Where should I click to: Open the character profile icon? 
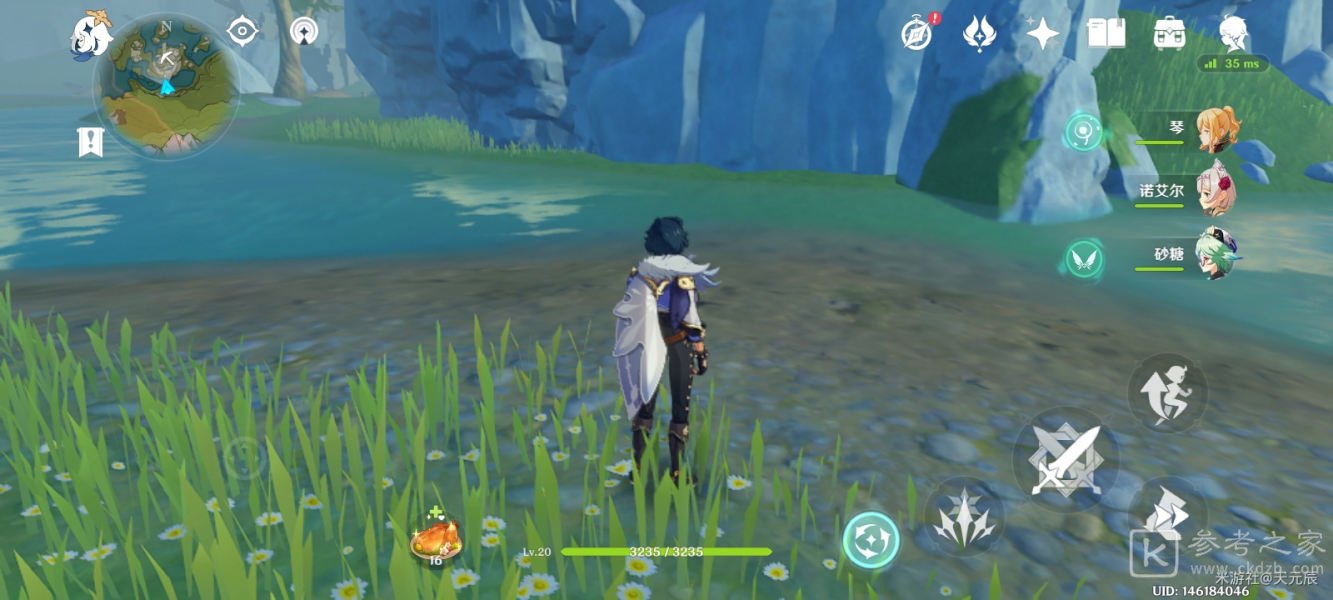[x=1233, y=34]
